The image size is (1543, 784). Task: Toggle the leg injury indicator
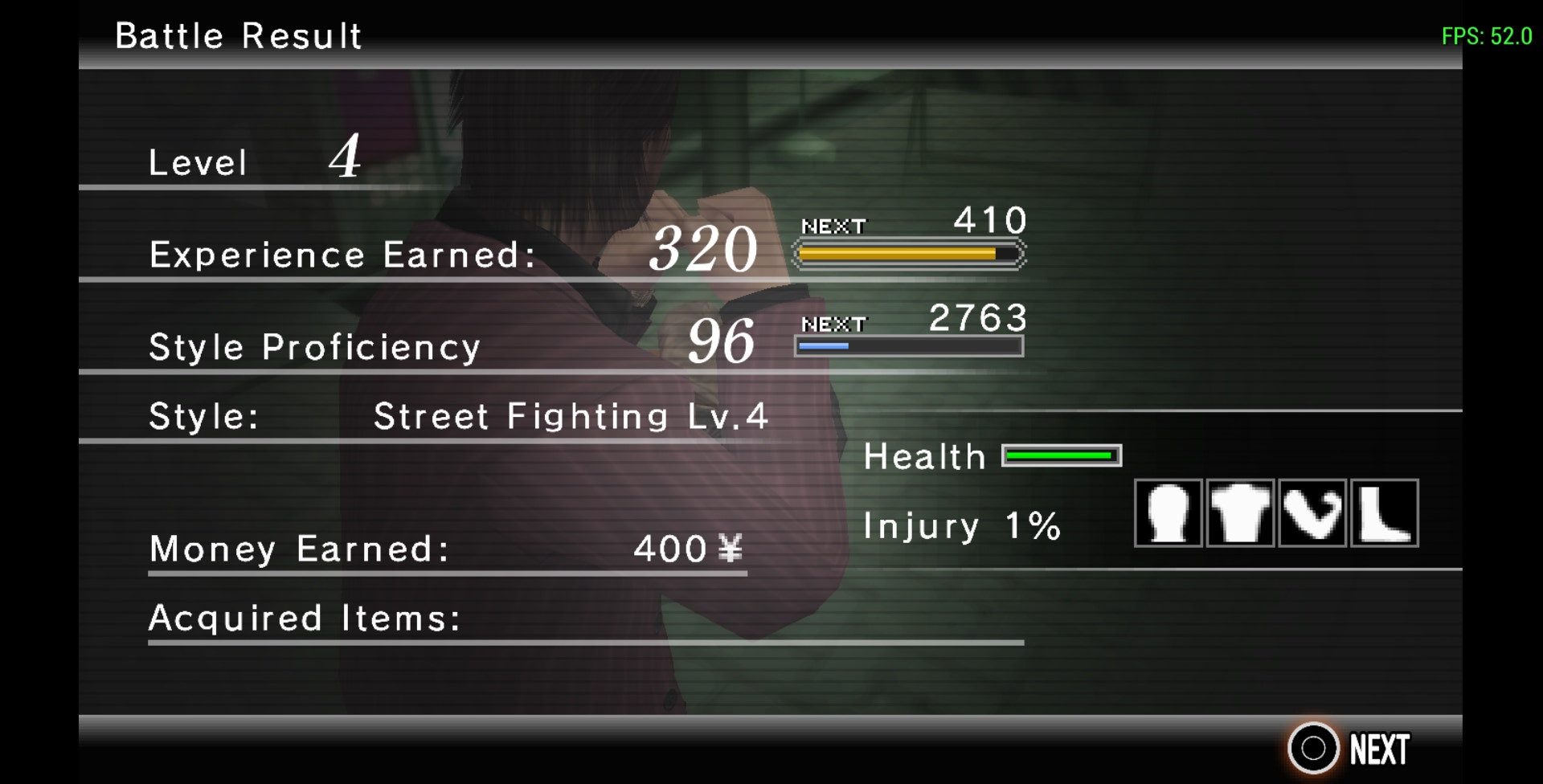(x=1384, y=515)
